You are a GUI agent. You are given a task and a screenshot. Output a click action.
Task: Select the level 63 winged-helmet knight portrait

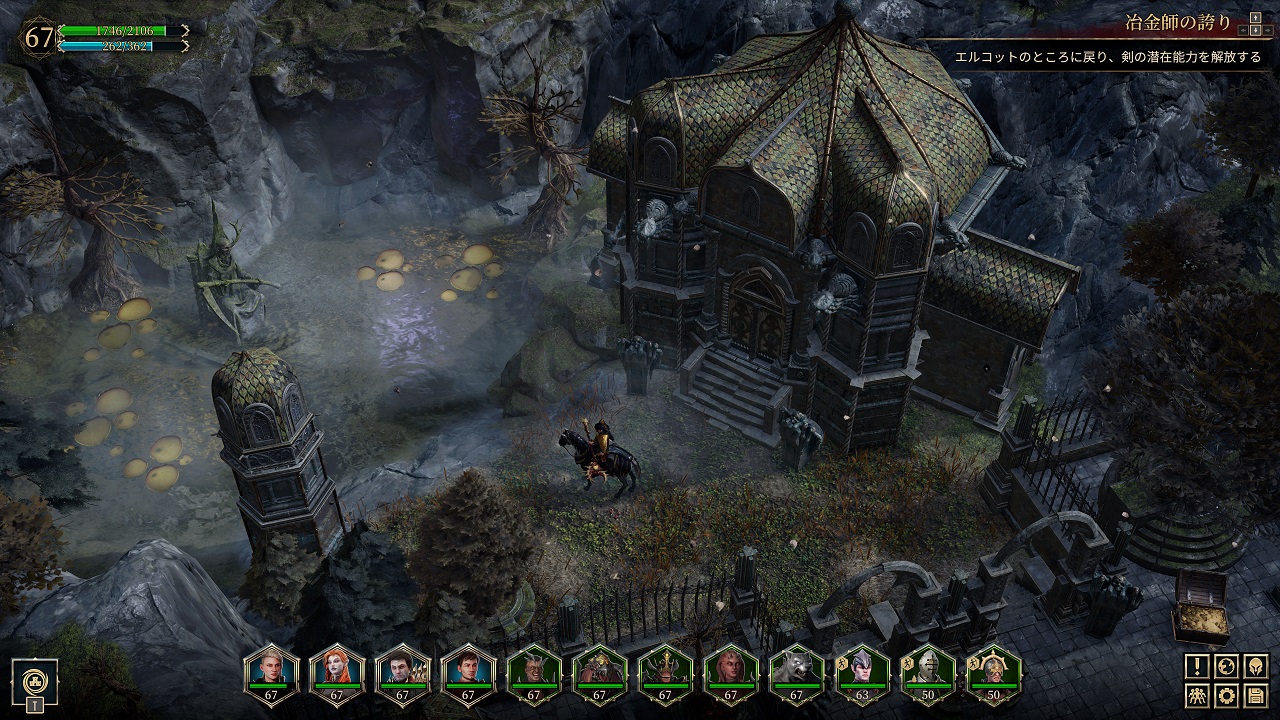(x=863, y=668)
